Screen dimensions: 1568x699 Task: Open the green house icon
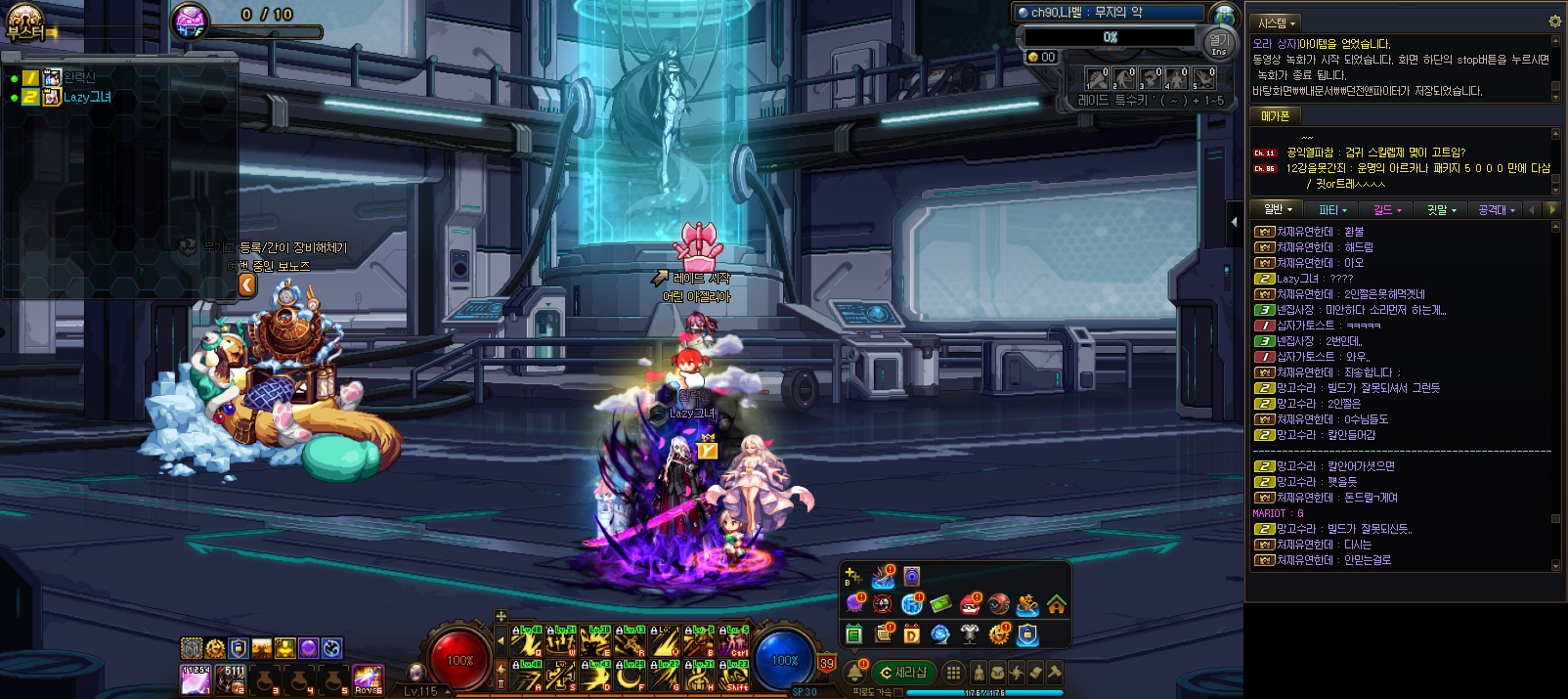[1057, 605]
